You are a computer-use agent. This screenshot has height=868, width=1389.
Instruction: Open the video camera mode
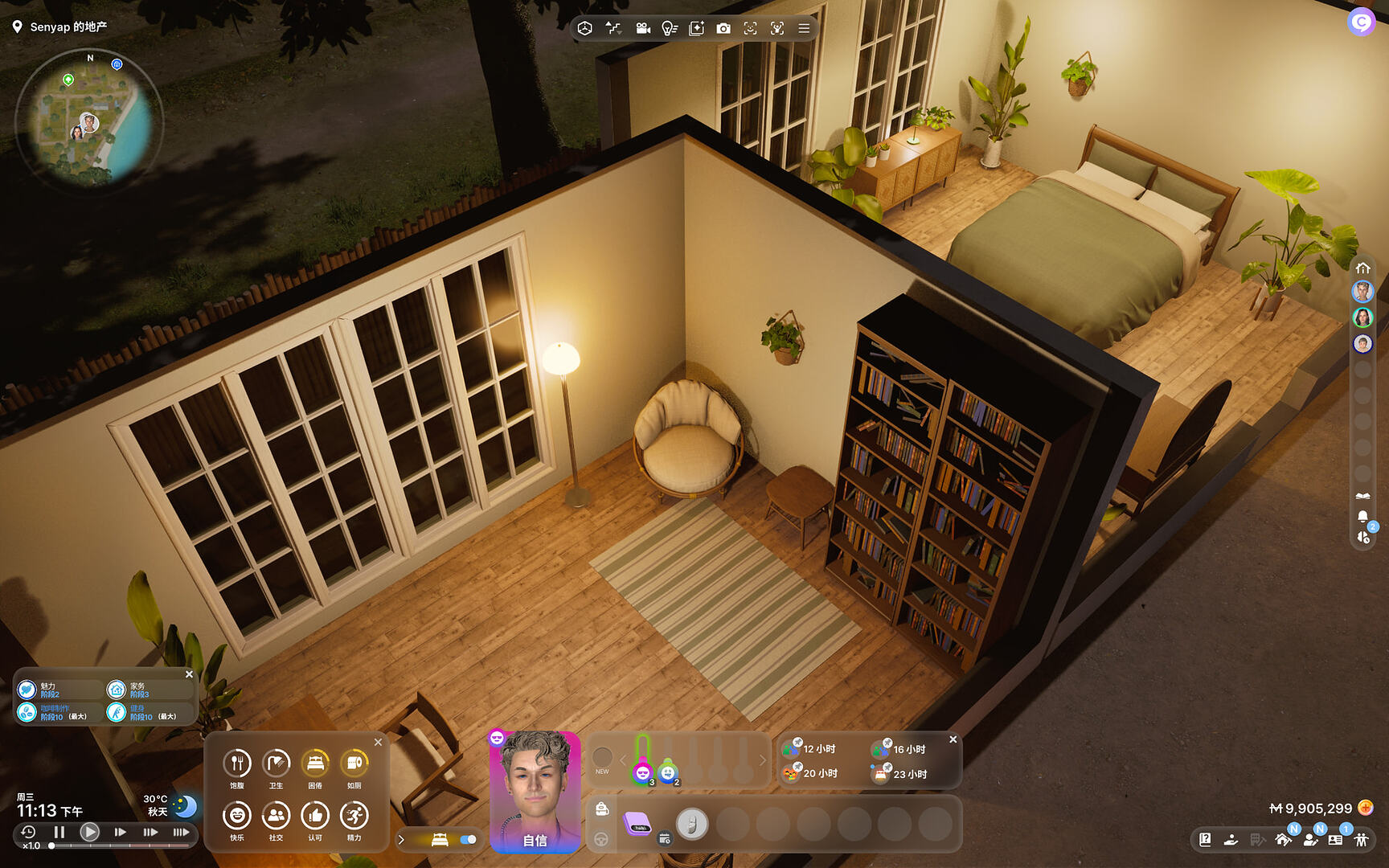click(x=643, y=29)
